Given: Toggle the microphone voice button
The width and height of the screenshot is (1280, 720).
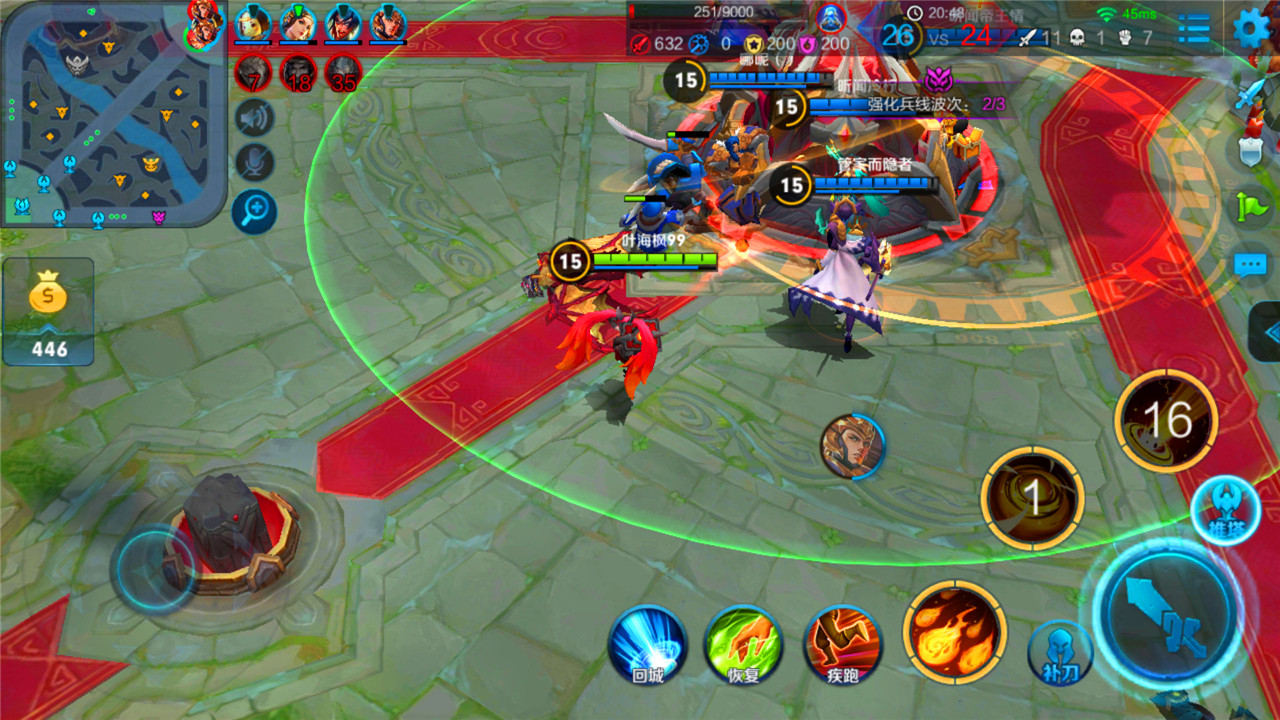Looking at the screenshot, I should (x=255, y=163).
